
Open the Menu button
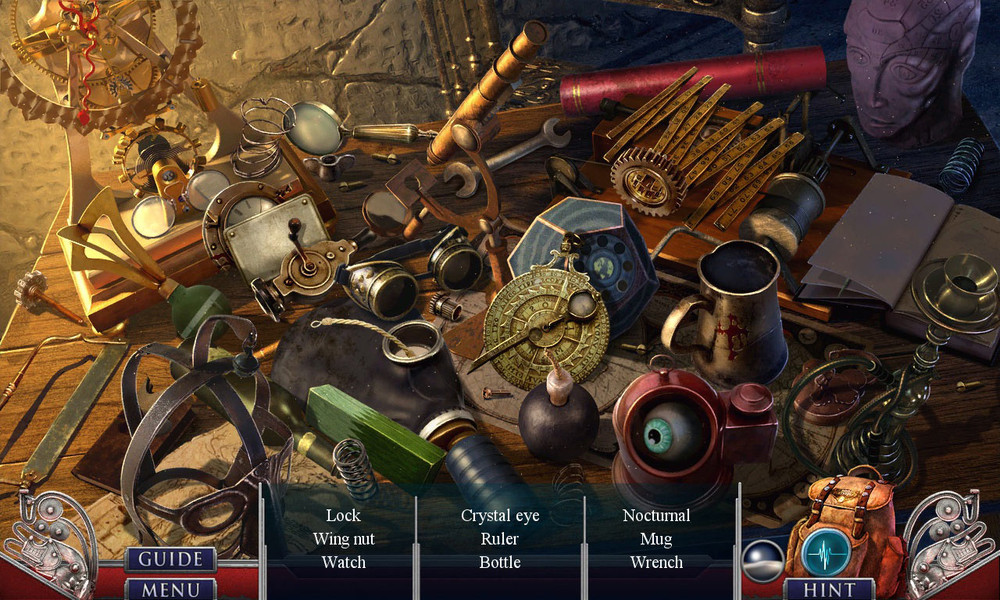pyautogui.click(x=170, y=589)
